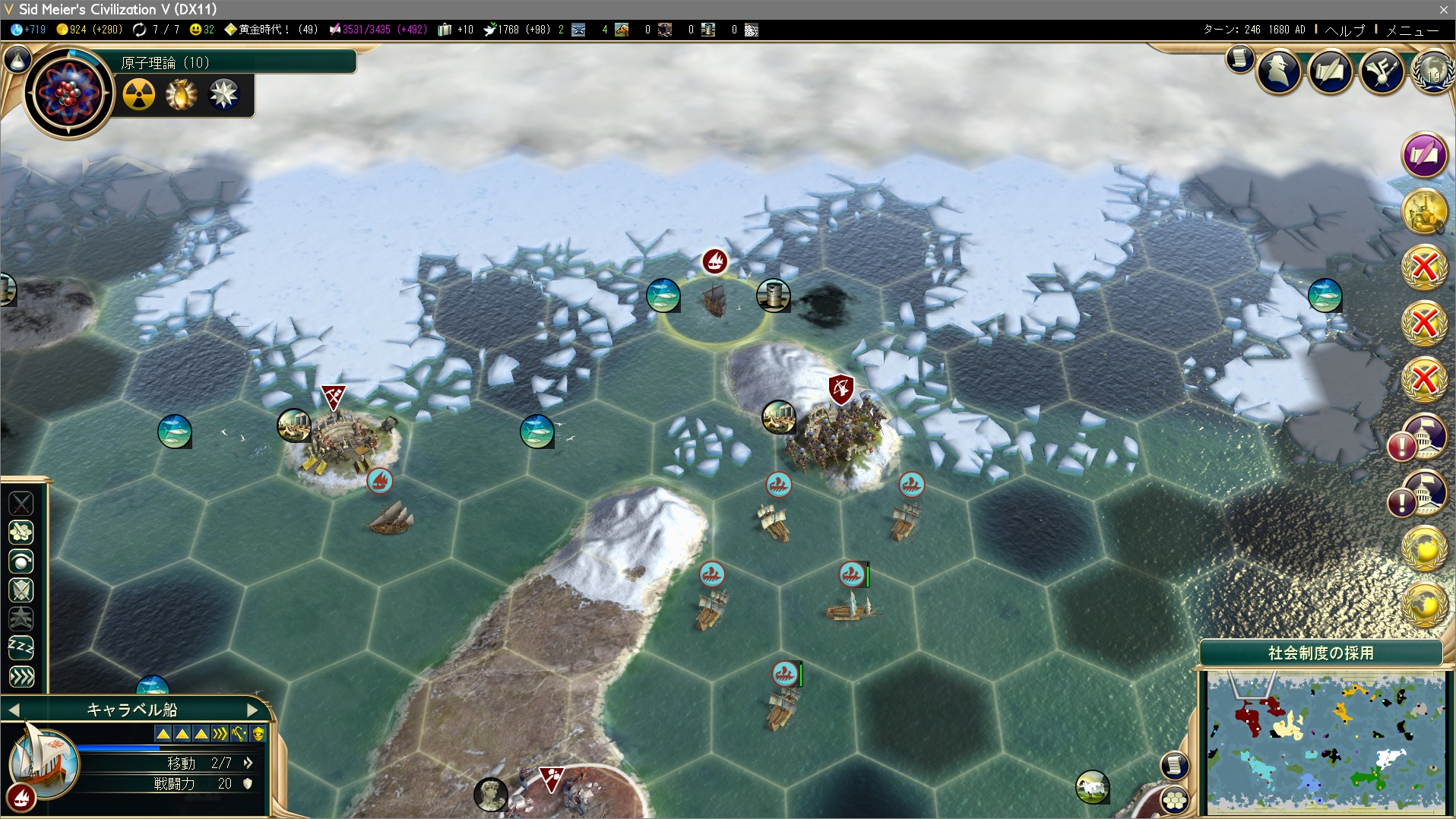The height and width of the screenshot is (819, 1456).
Task: Close the game window
Action: [x=1443, y=9]
